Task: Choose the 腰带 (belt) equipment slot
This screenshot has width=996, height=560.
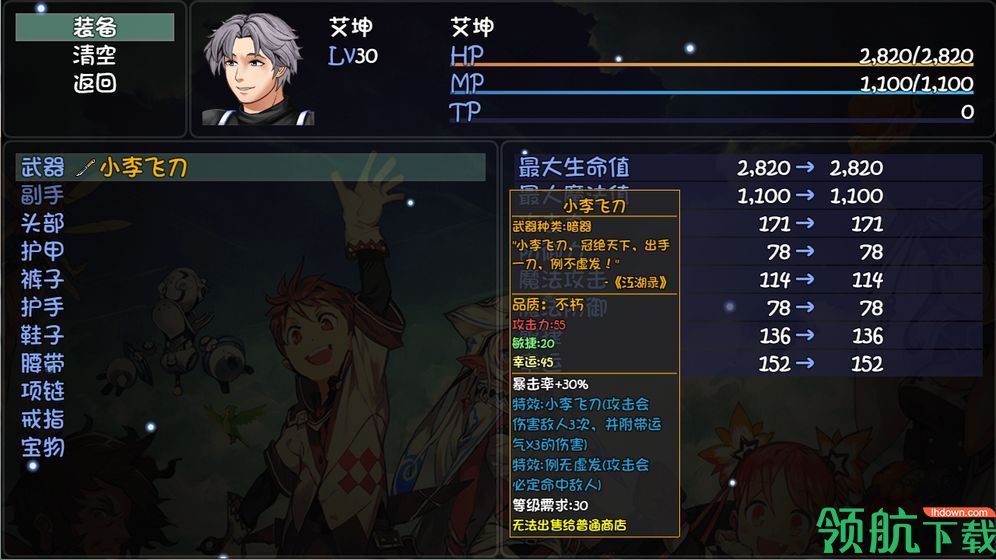Action: (43, 363)
